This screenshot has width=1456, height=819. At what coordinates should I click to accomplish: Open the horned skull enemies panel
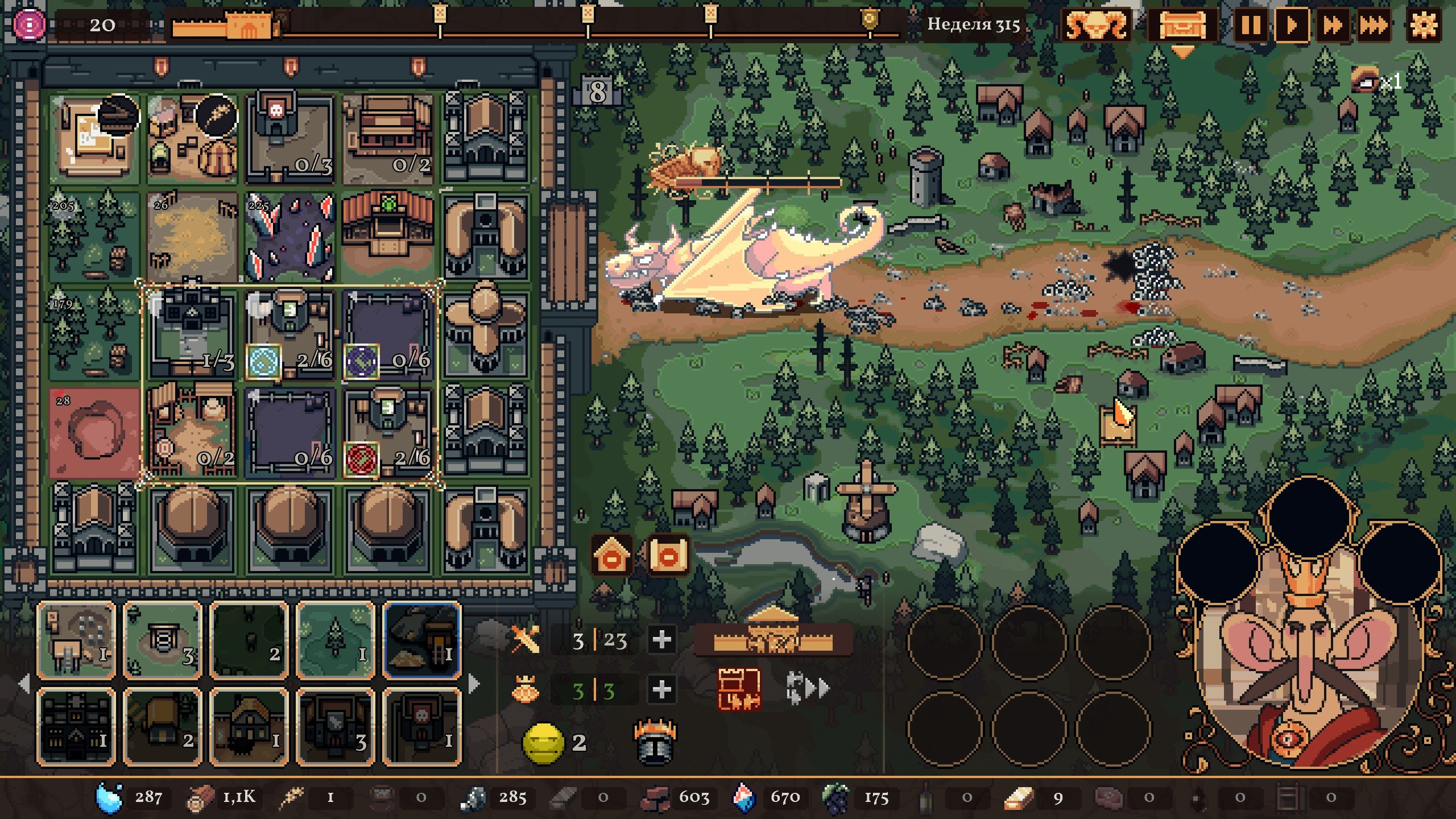pyautogui.click(x=1096, y=26)
